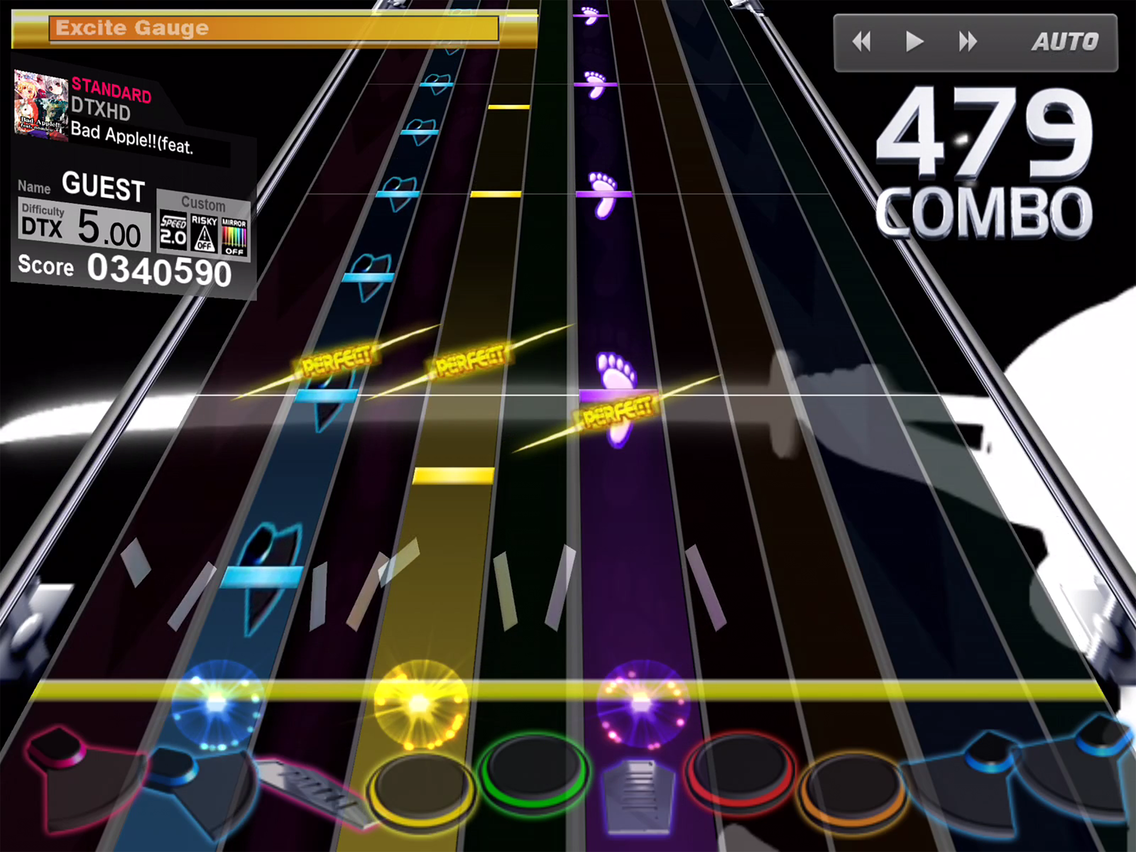Click the fast-forward button
This screenshot has height=852, width=1136.
coord(968,42)
